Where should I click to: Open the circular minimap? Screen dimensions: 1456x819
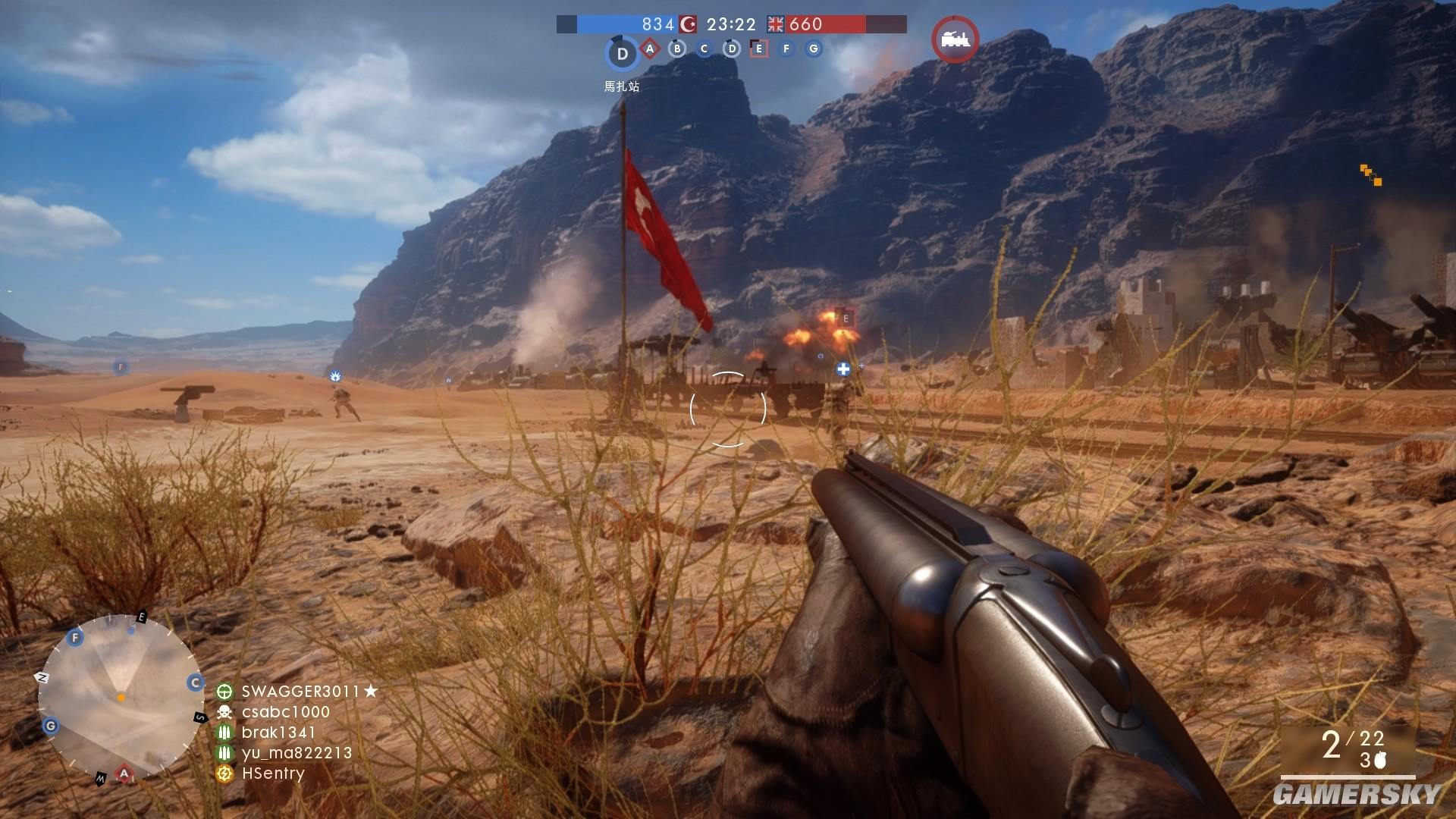tap(120, 696)
